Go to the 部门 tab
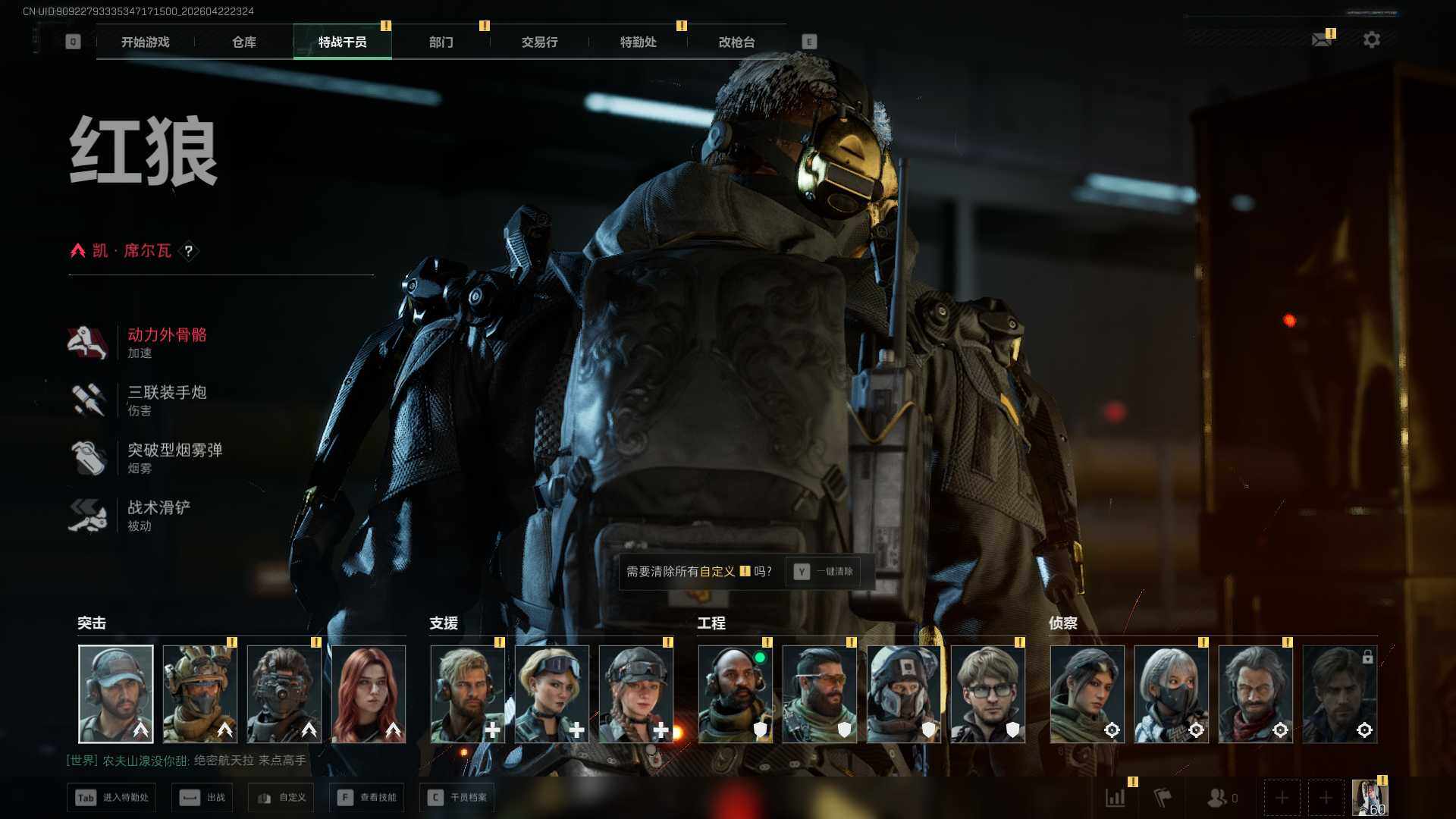Viewport: 1456px width, 819px height. pyautogui.click(x=441, y=42)
